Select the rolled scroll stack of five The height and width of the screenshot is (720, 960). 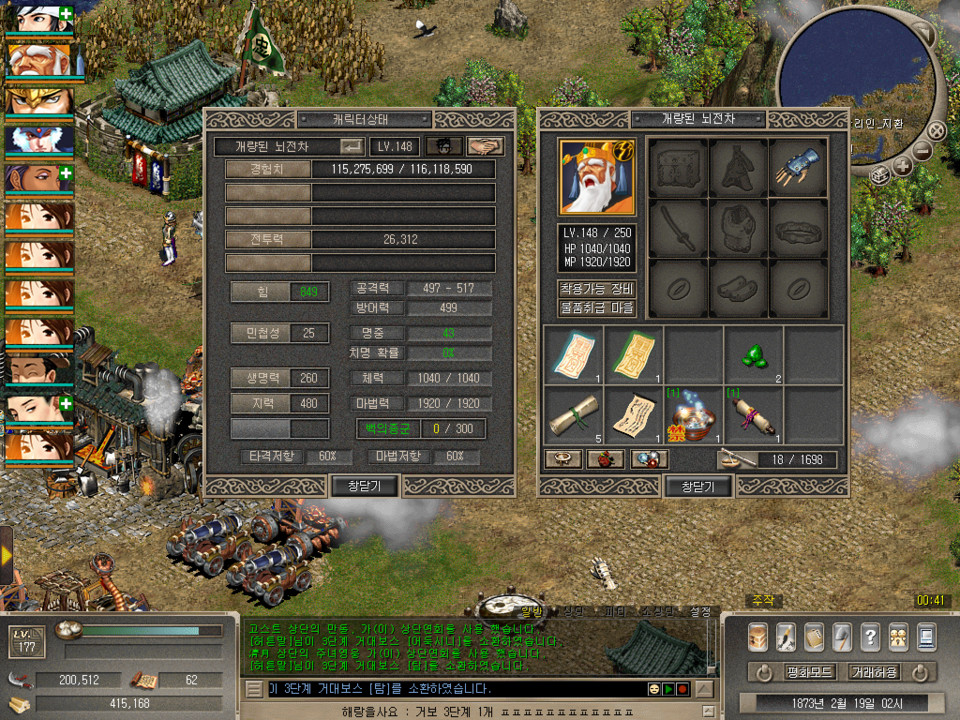click(x=574, y=415)
